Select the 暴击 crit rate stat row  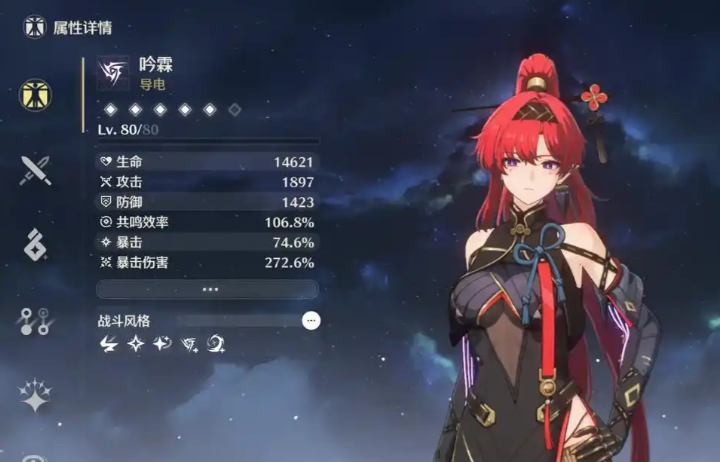click(x=208, y=242)
